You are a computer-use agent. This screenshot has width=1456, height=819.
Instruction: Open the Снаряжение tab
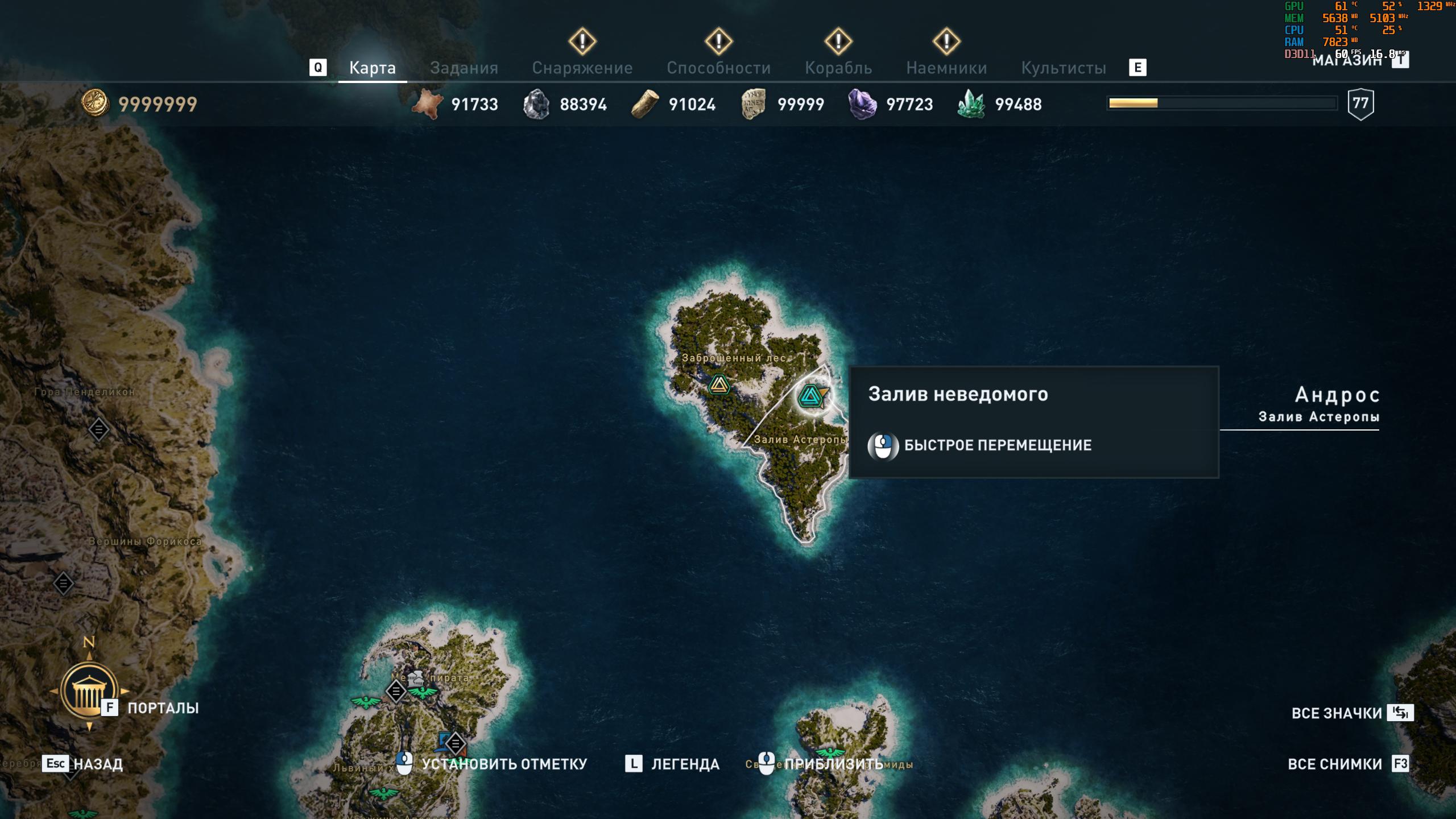click(x=582, y=68)
